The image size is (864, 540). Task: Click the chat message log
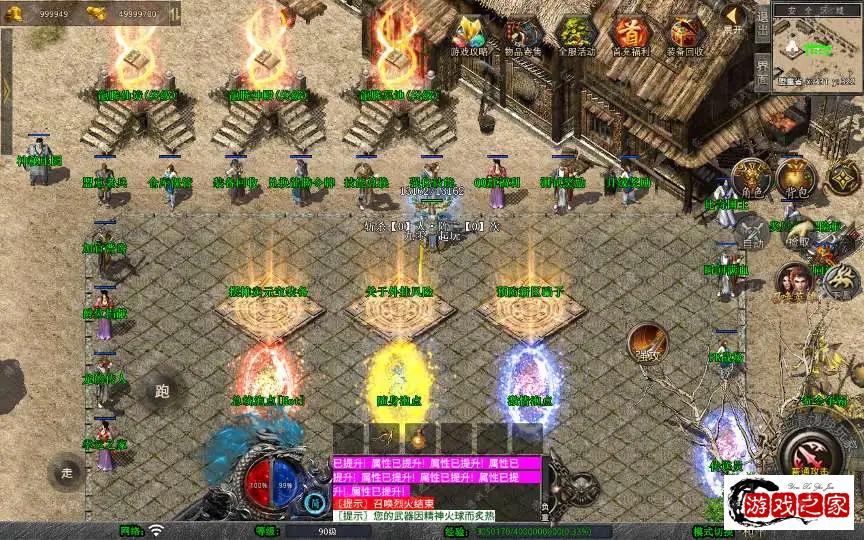436,489
